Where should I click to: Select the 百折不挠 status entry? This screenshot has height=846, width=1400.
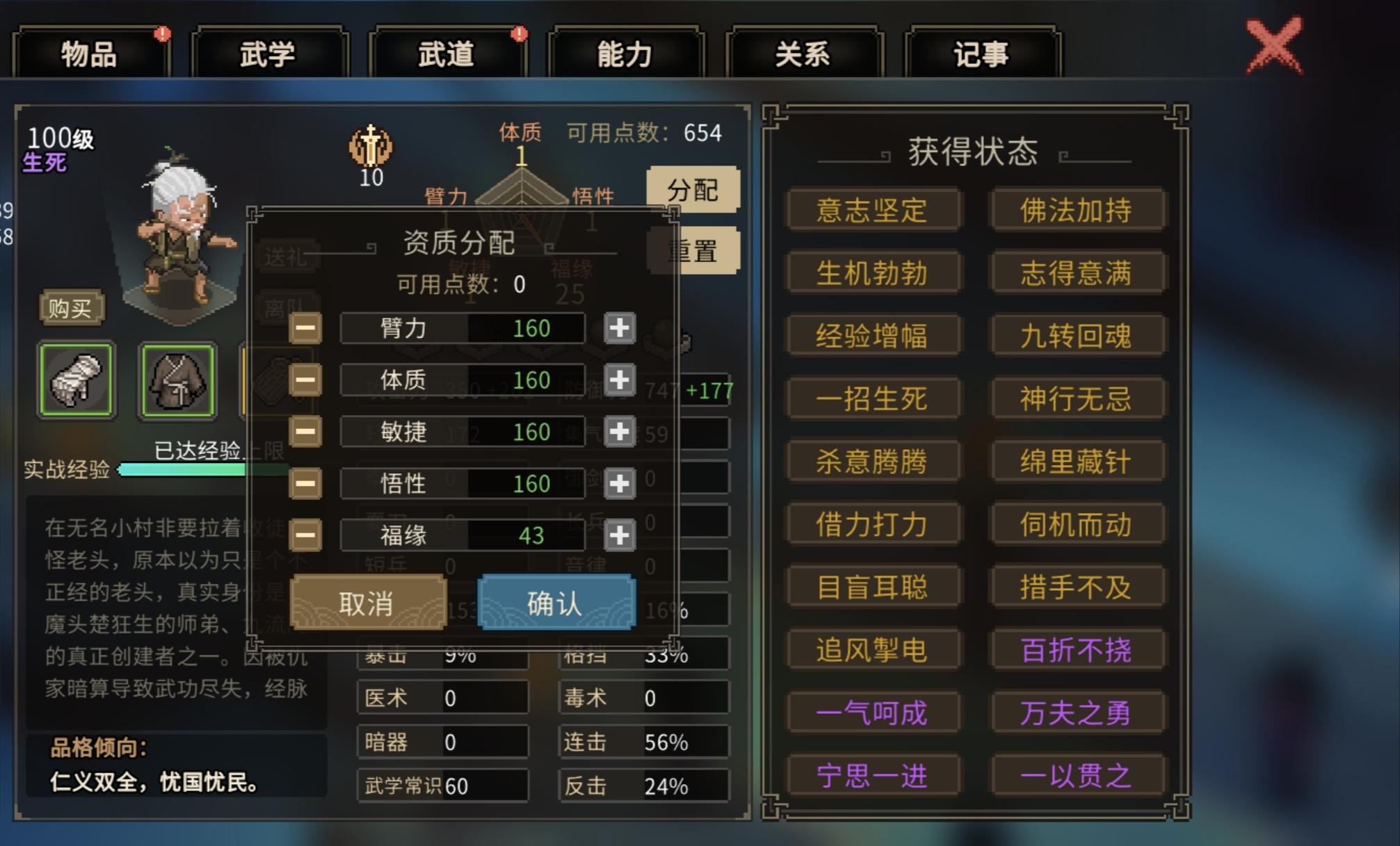tap(1077, 649)
